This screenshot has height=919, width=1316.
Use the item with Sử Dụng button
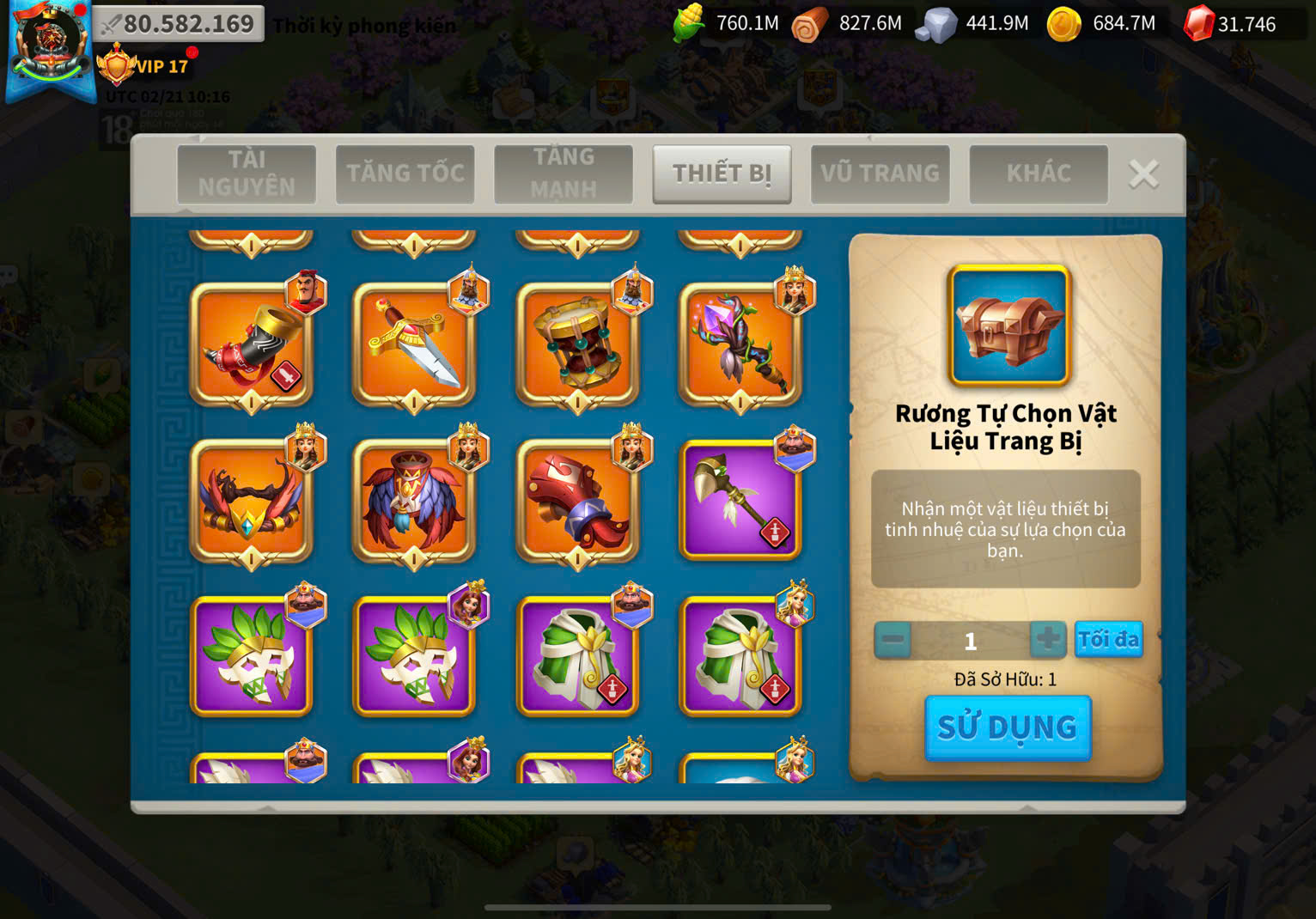click(1008, 727)
